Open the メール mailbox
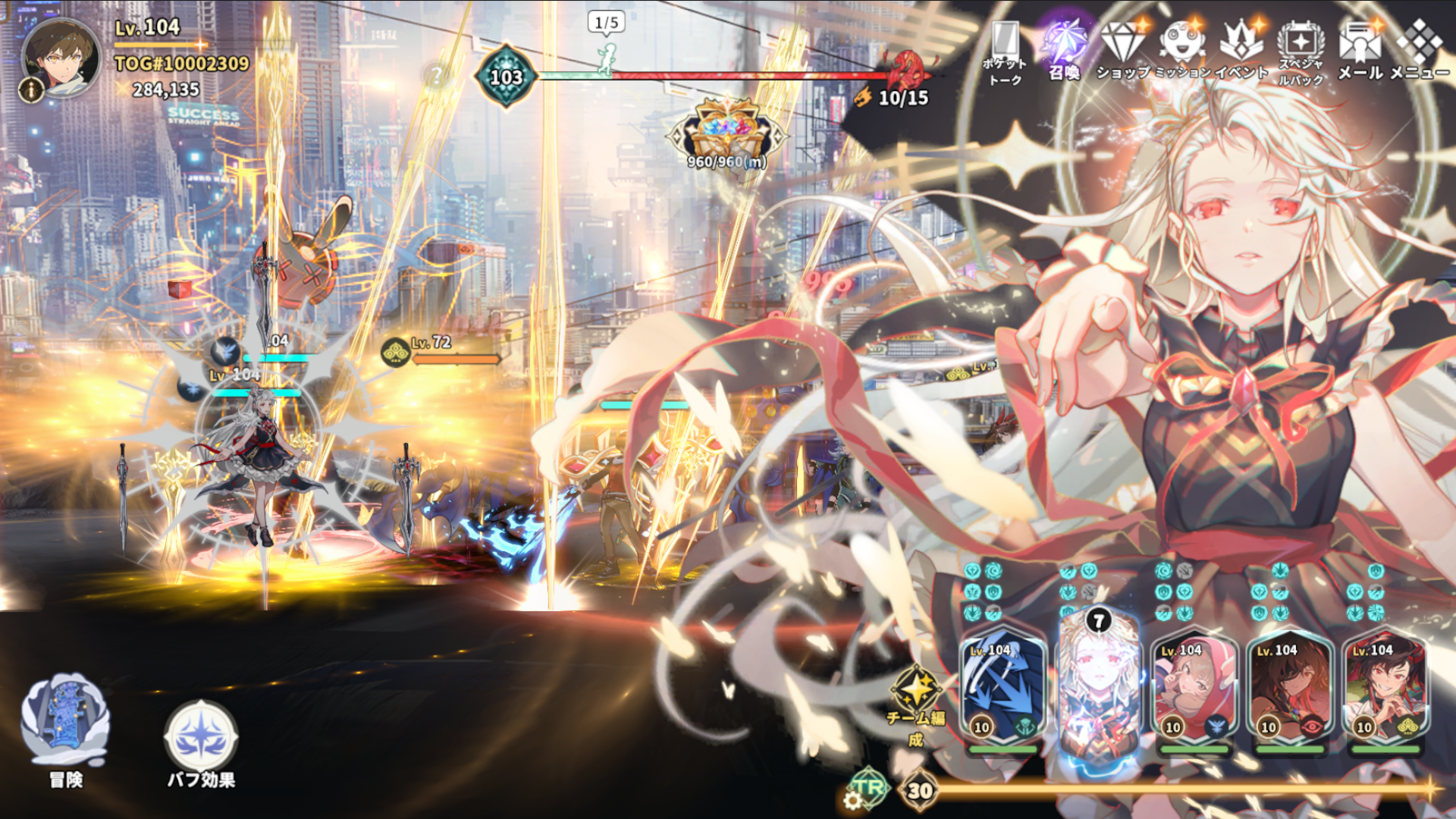This screenshot has height=819, width=1456. [1360, 49]
